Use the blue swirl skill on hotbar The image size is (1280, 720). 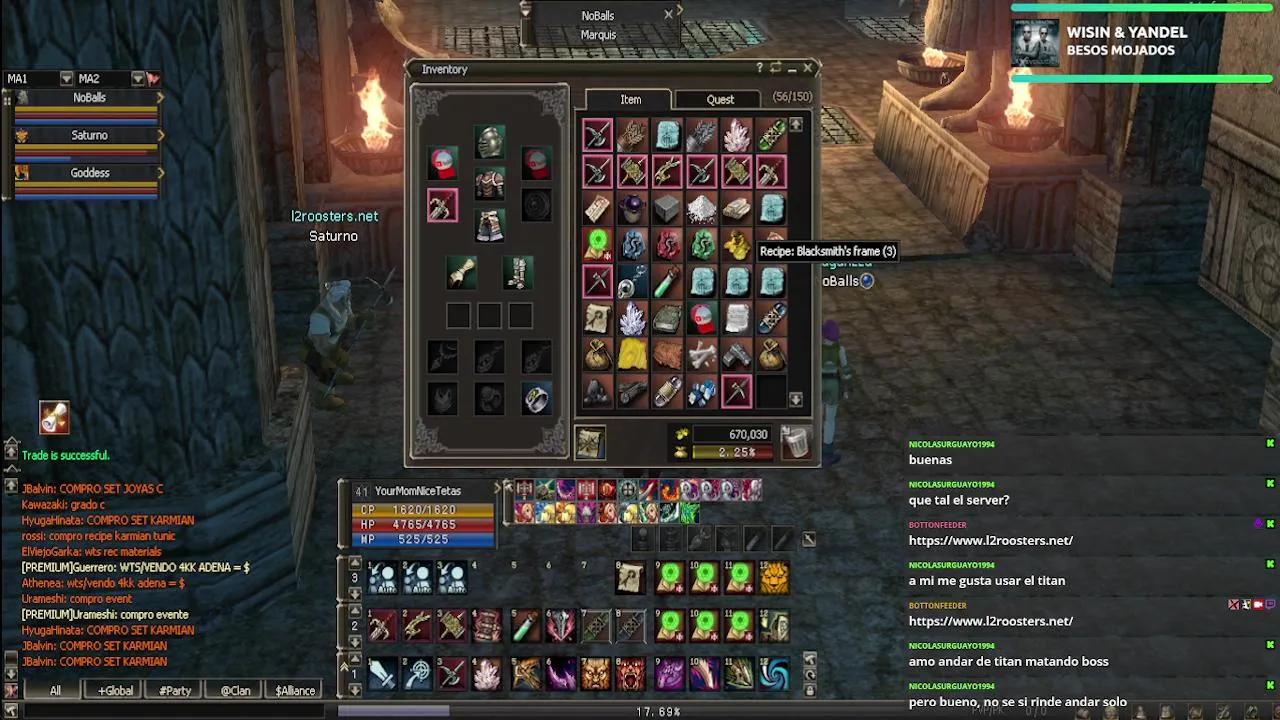[773, 674]
